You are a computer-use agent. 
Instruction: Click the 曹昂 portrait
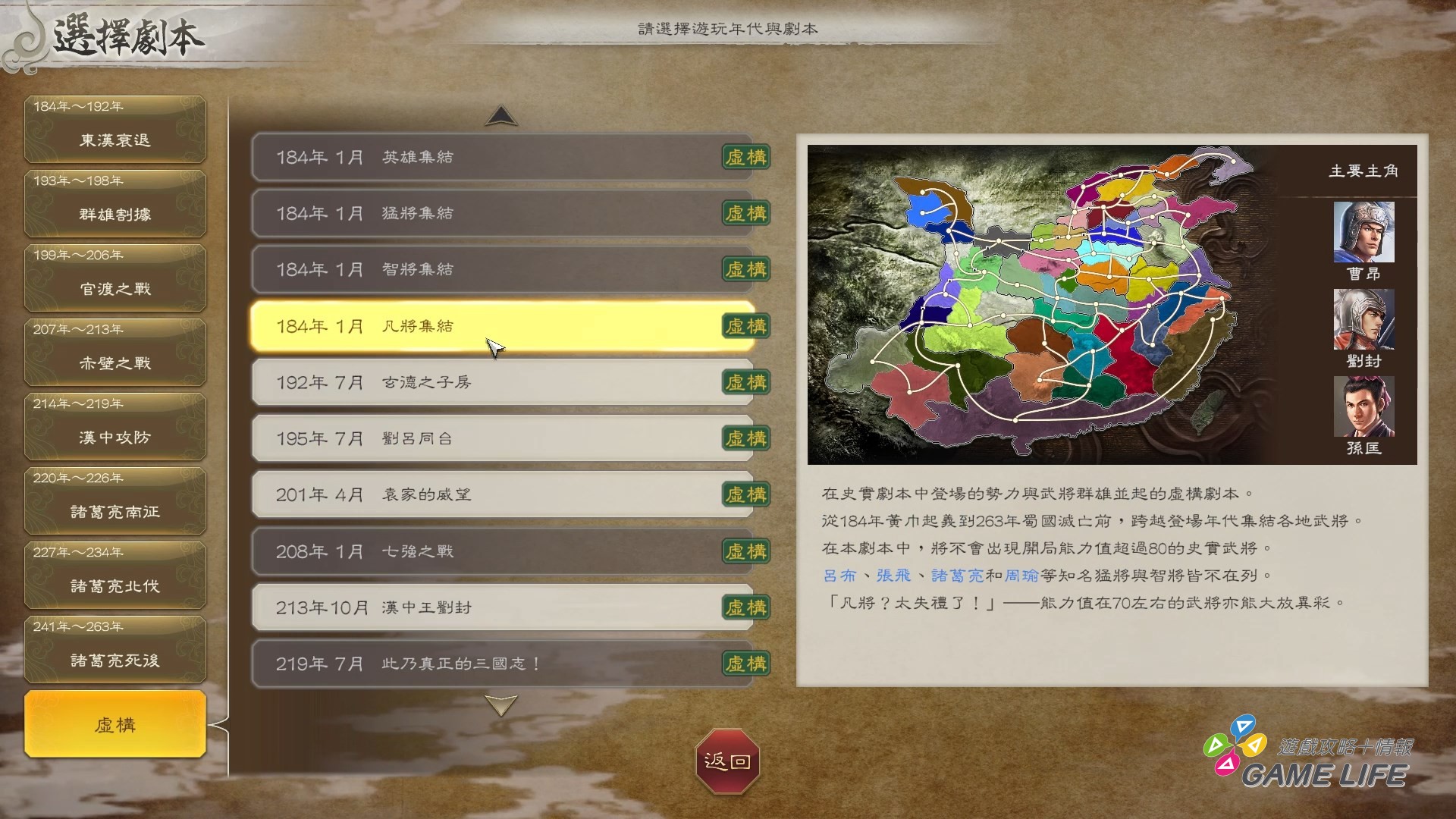1363,231
